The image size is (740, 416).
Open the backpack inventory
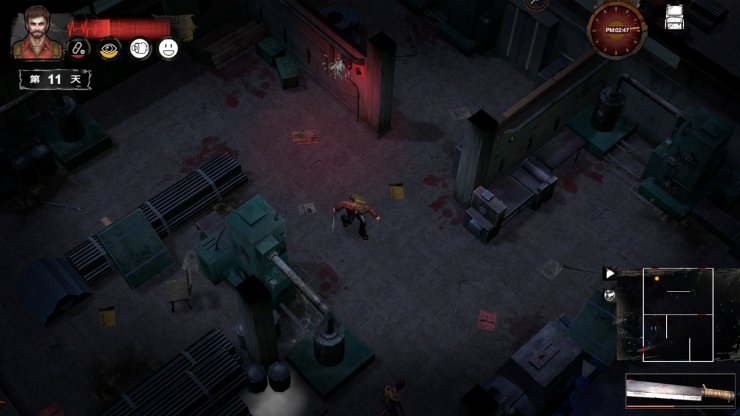[675, 16]
